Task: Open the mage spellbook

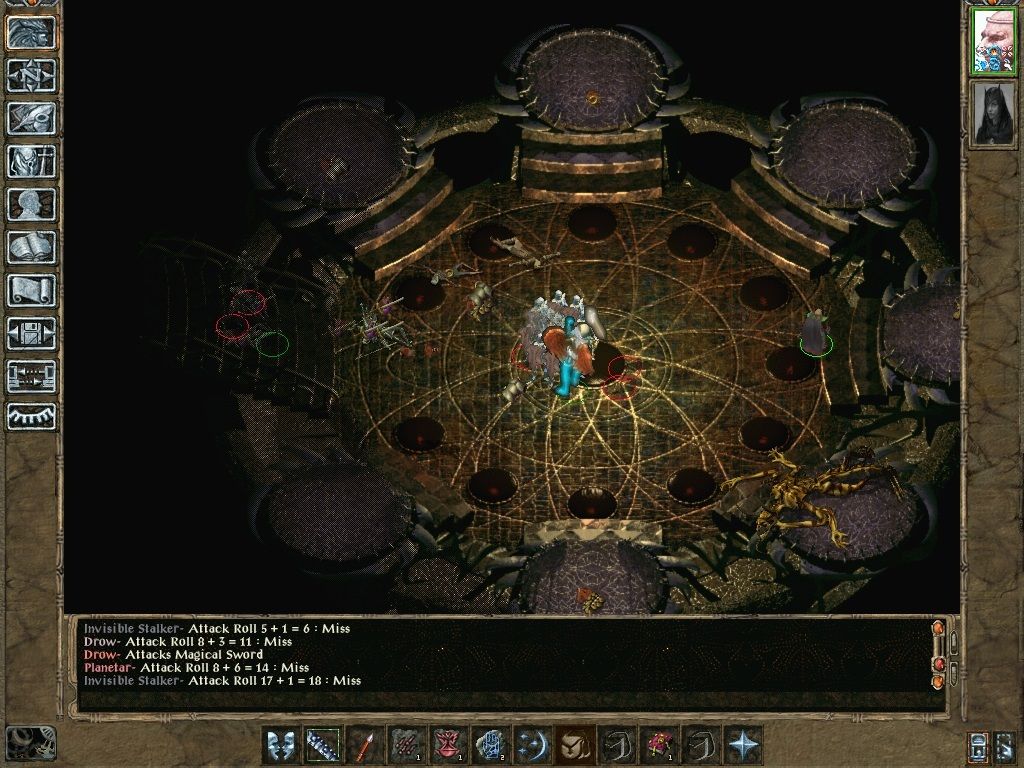Action: 31,247
